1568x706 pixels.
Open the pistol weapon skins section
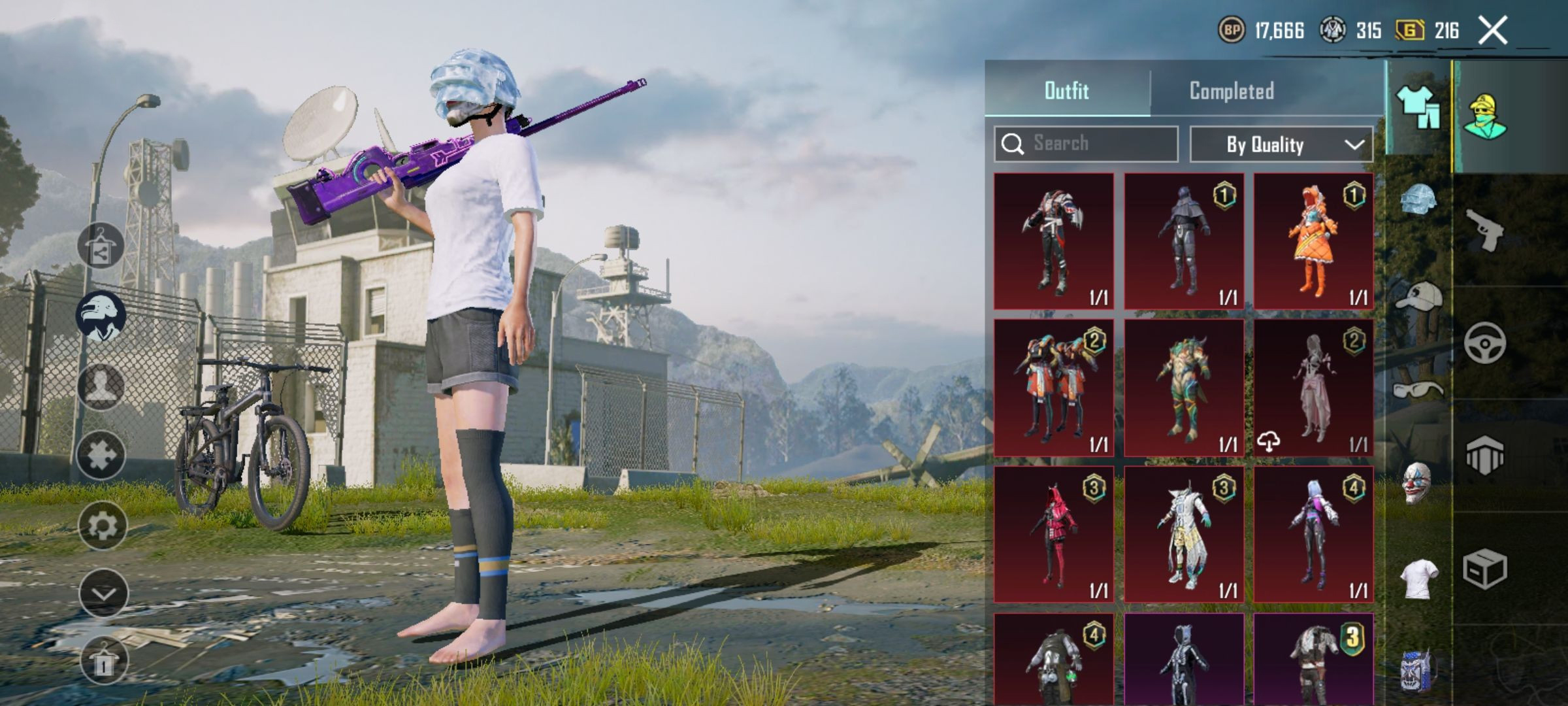[1484, 229]
